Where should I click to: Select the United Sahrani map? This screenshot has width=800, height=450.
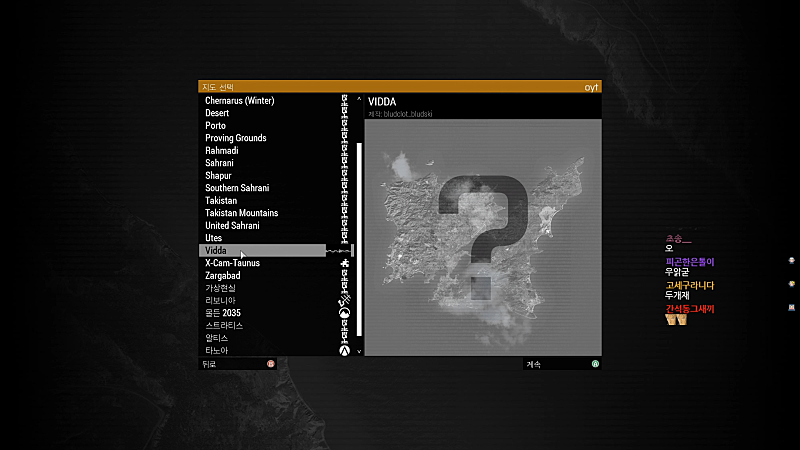click(232, 226)
